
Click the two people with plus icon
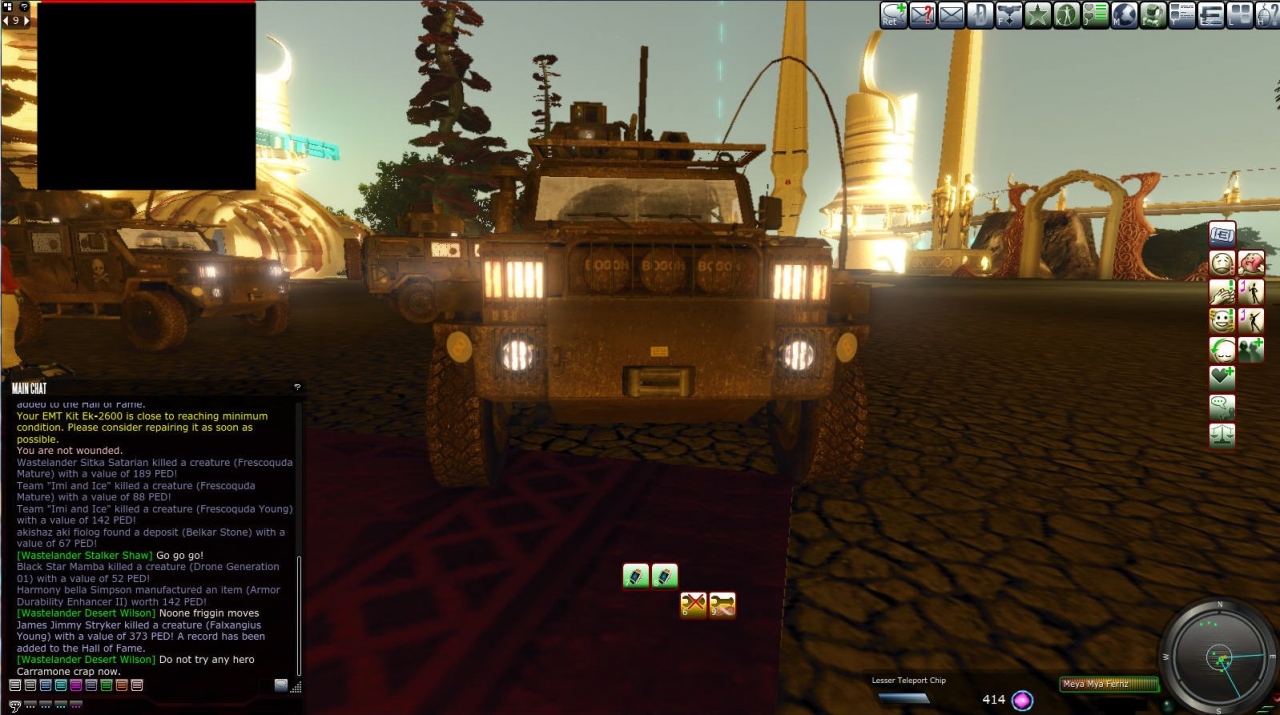1251,349
